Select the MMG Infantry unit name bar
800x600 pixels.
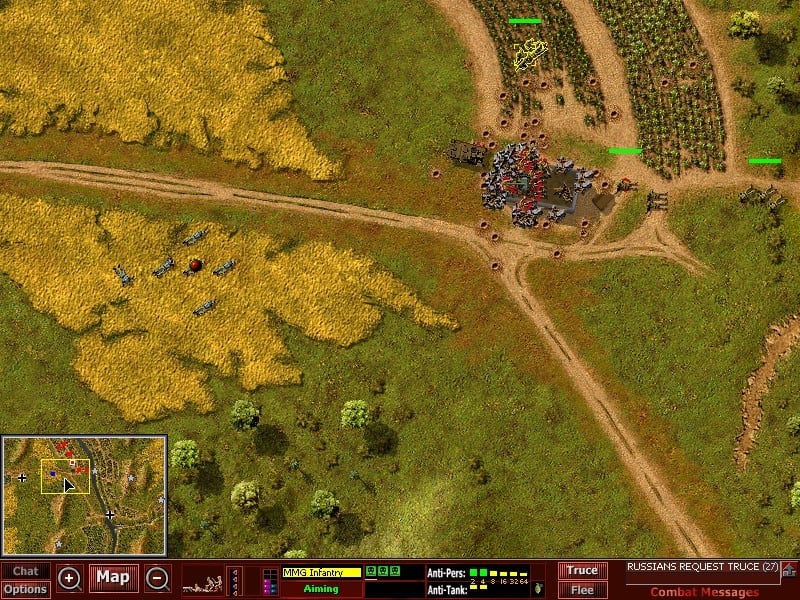(320, 573)
